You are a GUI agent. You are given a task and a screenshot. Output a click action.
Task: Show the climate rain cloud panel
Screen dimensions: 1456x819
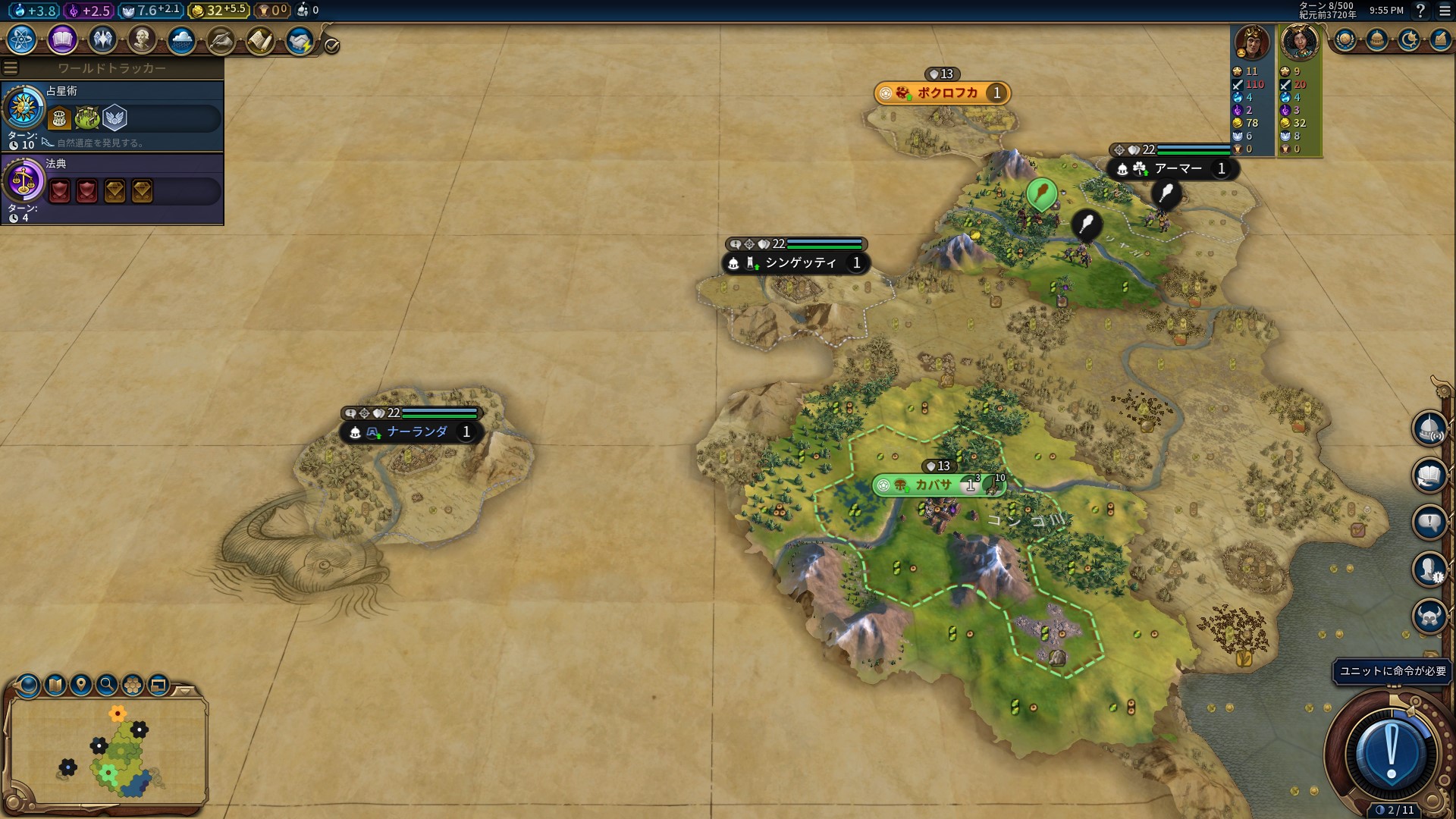click(181, 39)
